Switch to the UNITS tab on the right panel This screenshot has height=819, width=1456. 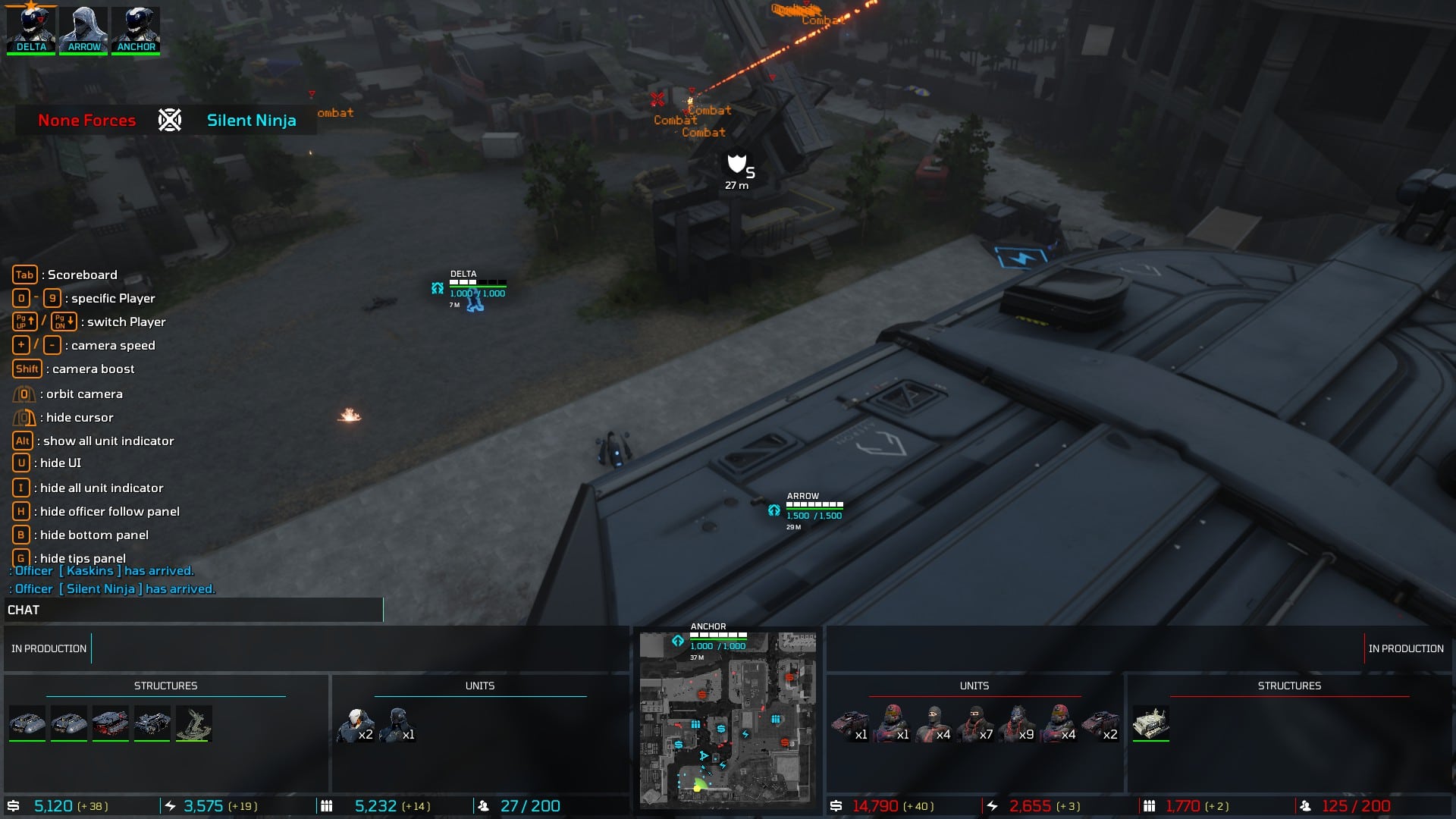point(975,686)
